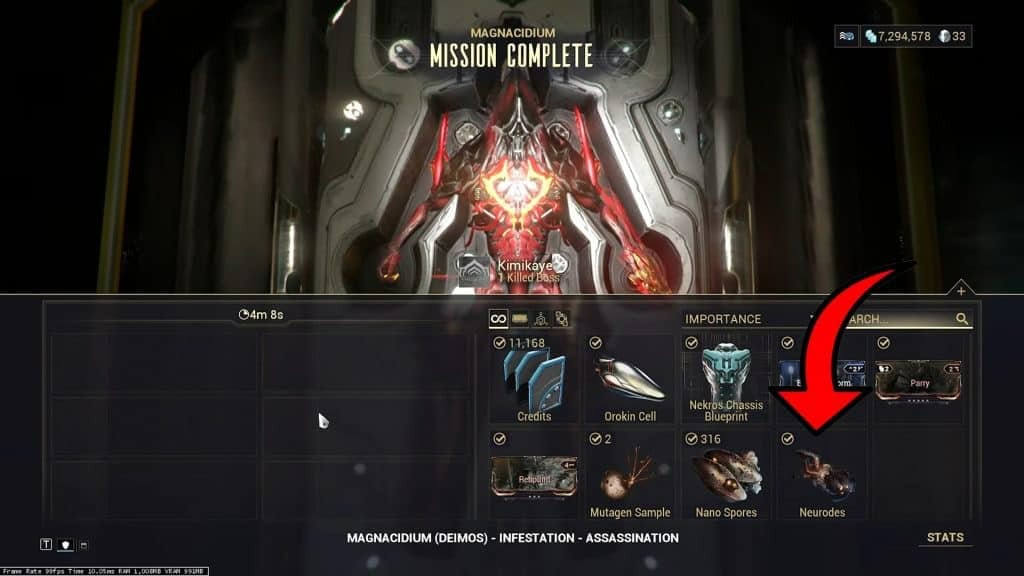This screenshot has height=576, width=1024.
Task: Open the STATS panel
Action: point(945,538)
